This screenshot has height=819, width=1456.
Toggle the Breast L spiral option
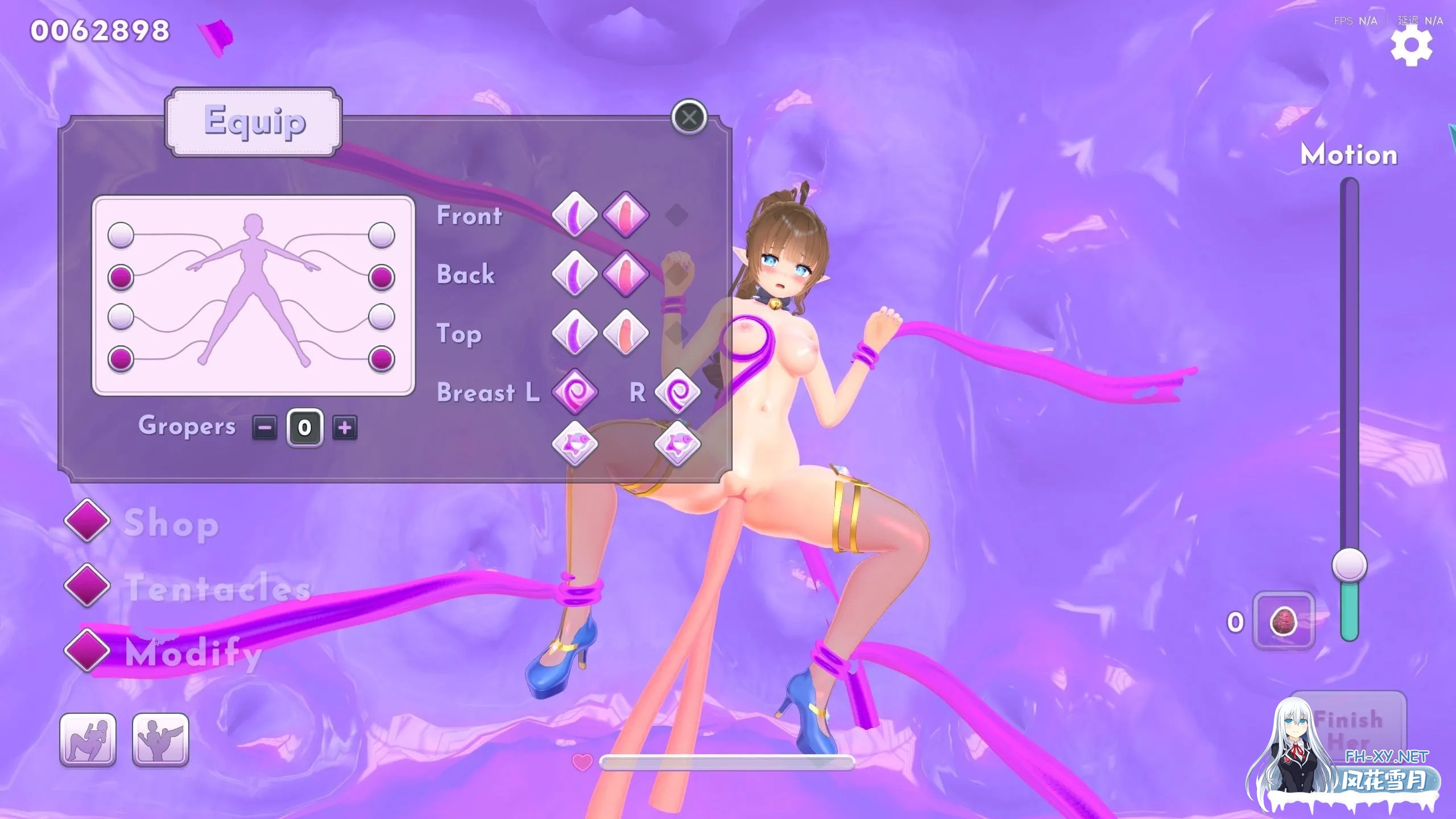574,392
